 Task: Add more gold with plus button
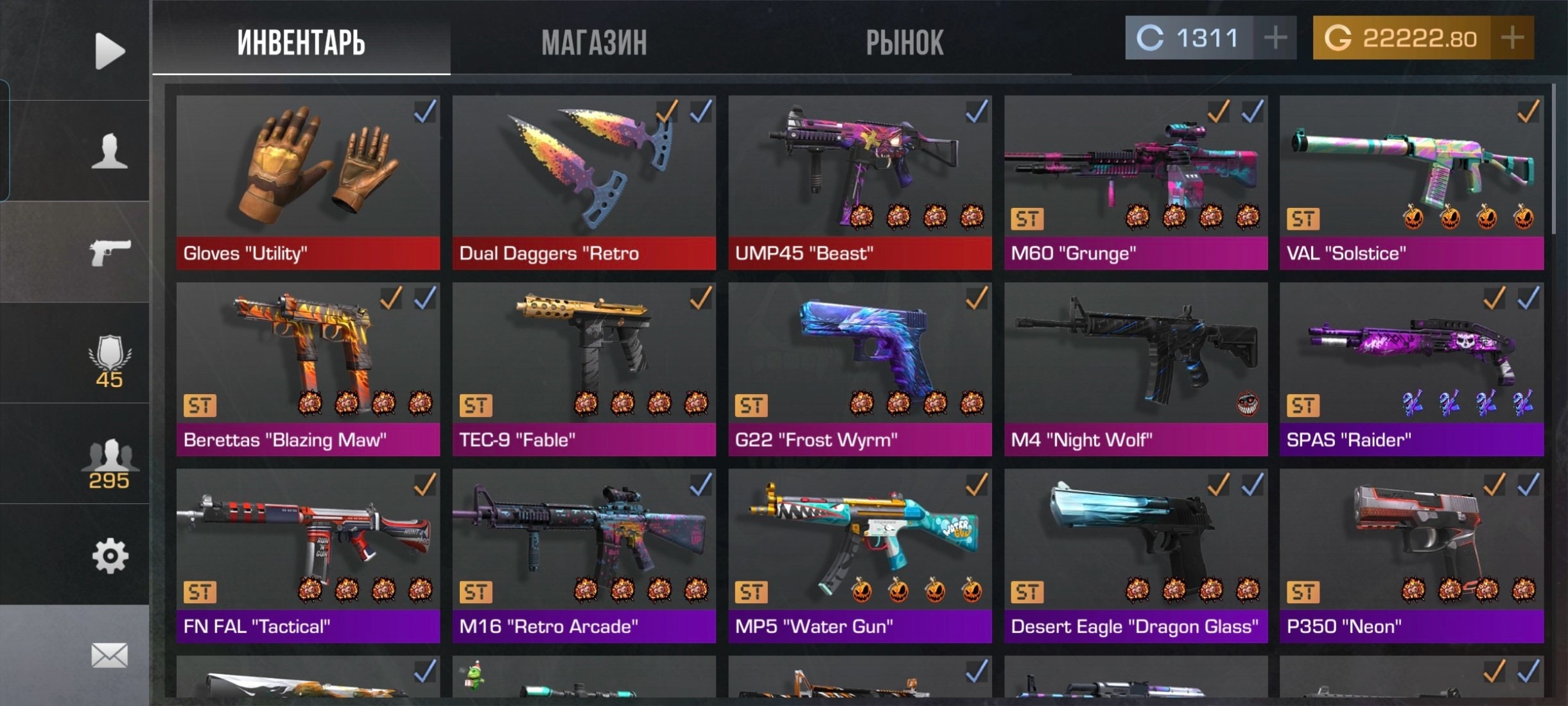click(1512, 38)
